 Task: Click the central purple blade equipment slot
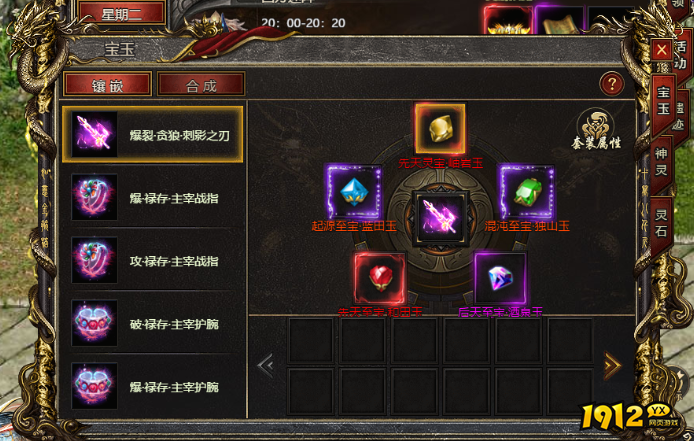coord(440,215)
